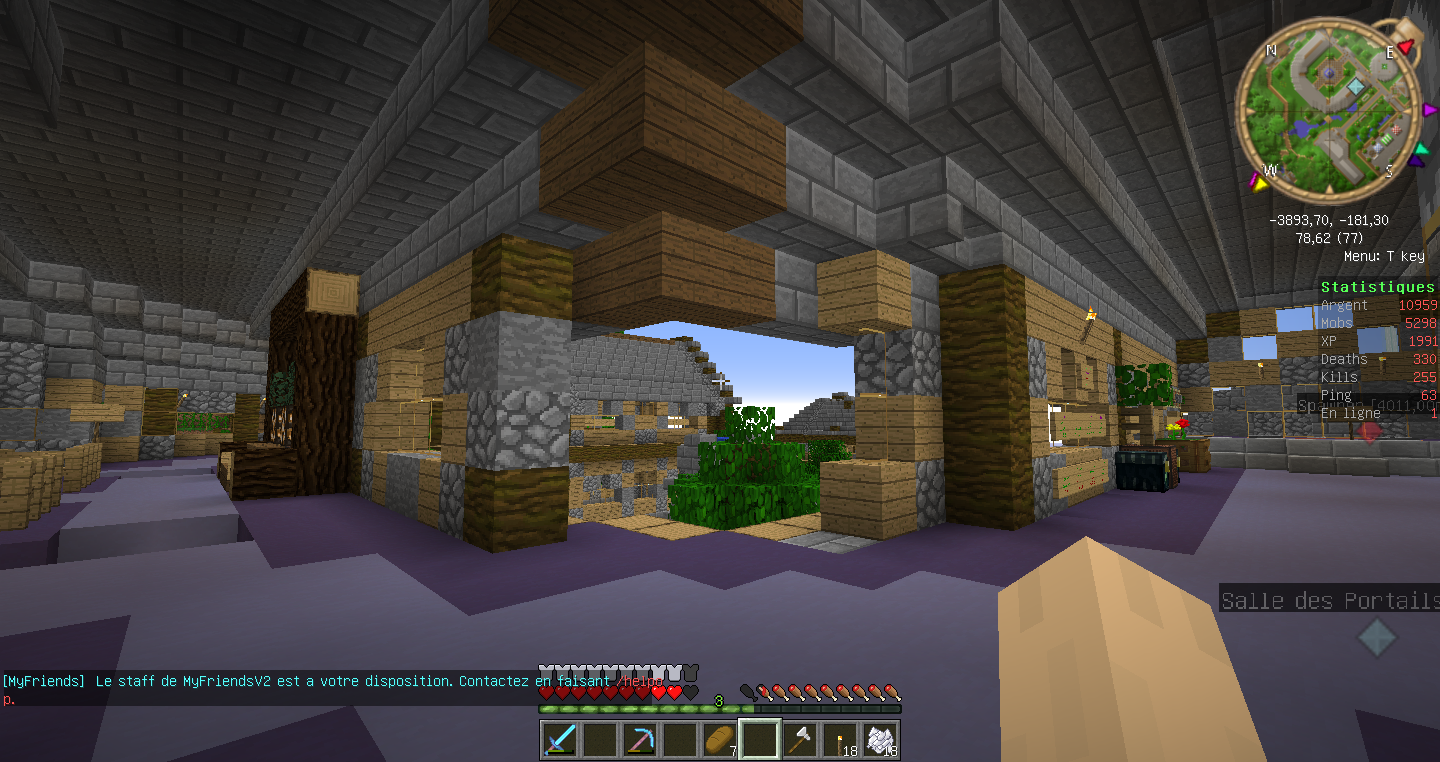Select the iron axe hotbar slot
The image size is (1440, 762).
click(x=800, y=740)
